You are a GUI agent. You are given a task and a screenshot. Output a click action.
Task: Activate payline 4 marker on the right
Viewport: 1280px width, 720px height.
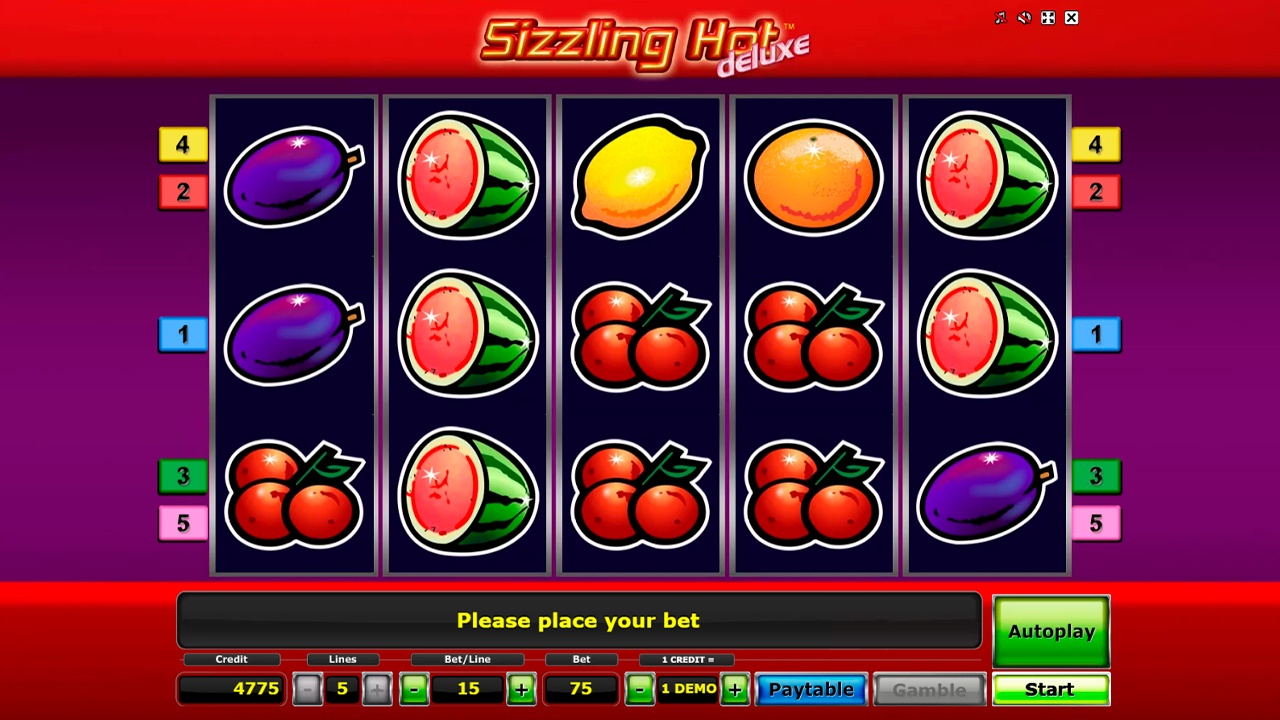tap(1096, 145)
